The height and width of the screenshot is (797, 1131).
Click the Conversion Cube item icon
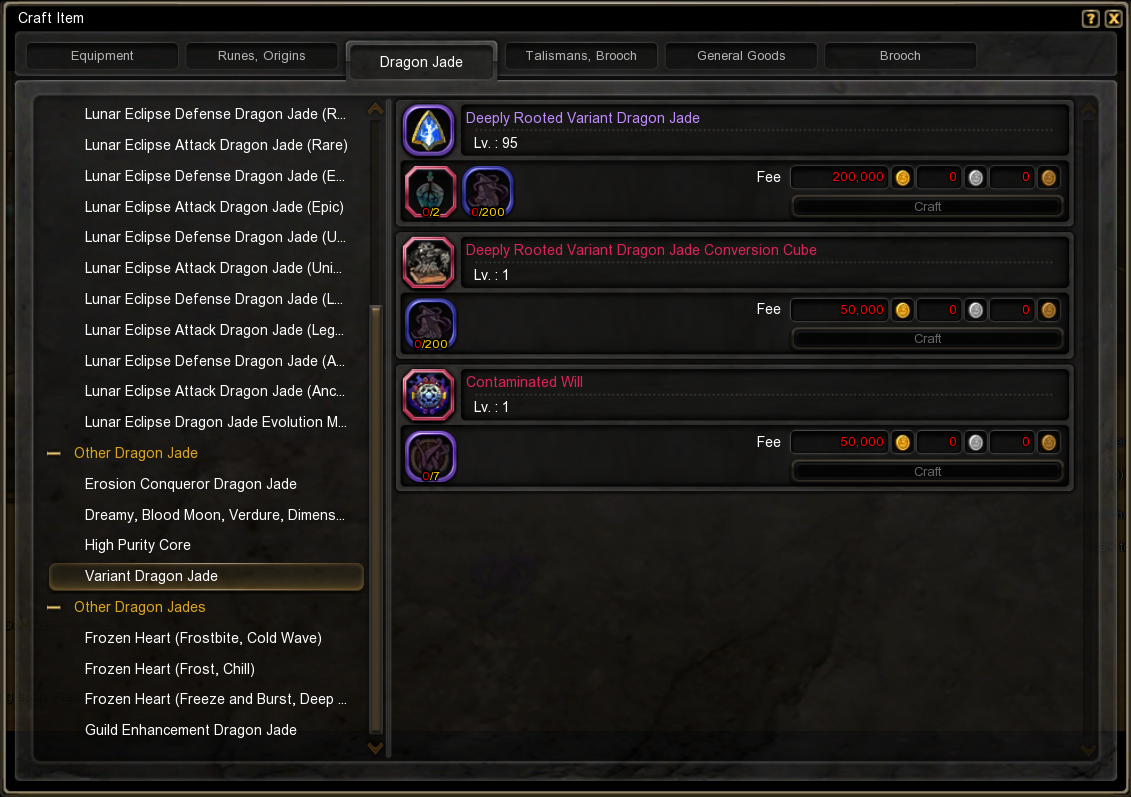pyautogui.click(x=429, y=262)
